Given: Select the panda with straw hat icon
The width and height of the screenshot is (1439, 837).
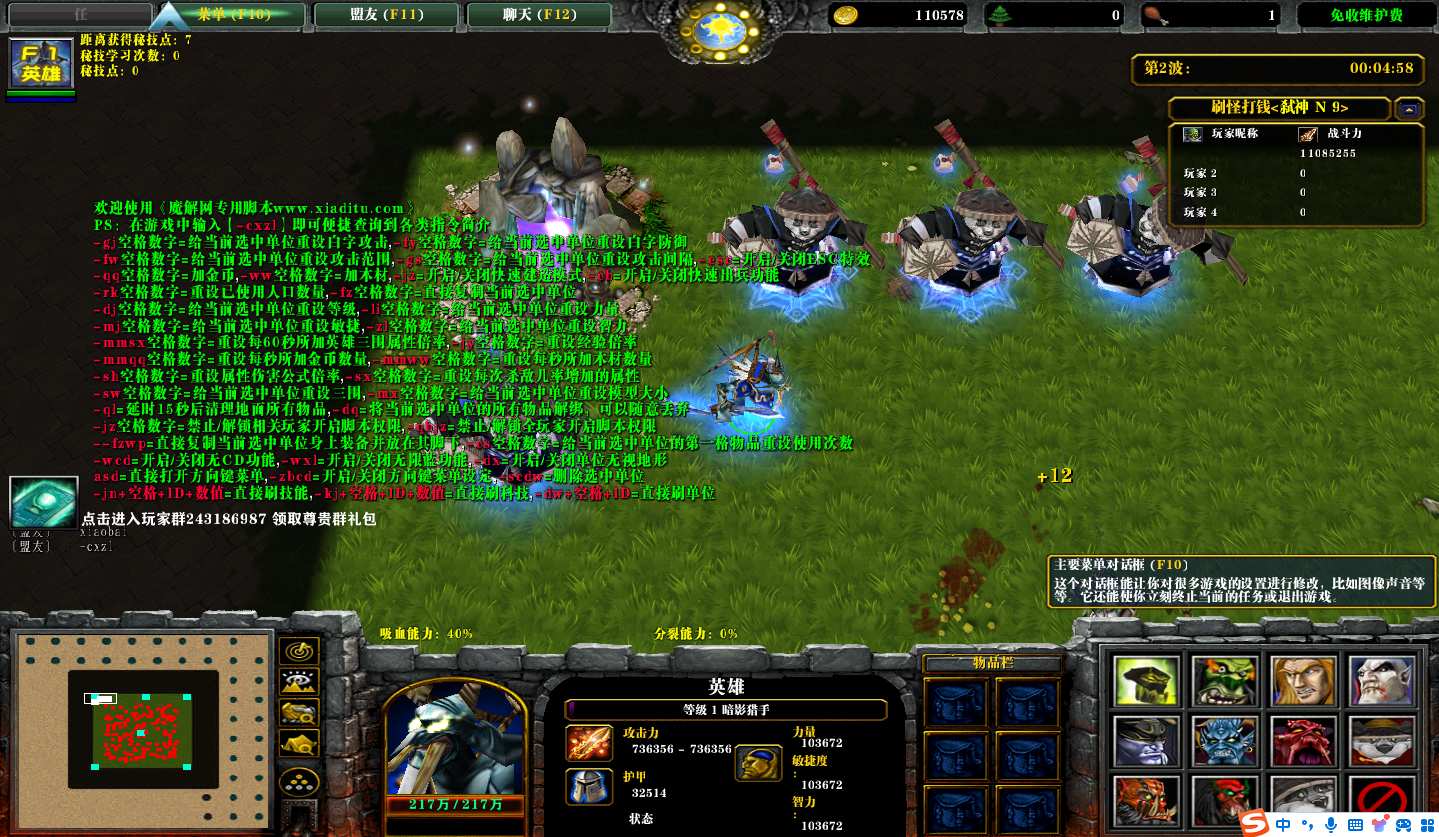Looking at the screenshot, I should coord(1383,741).
